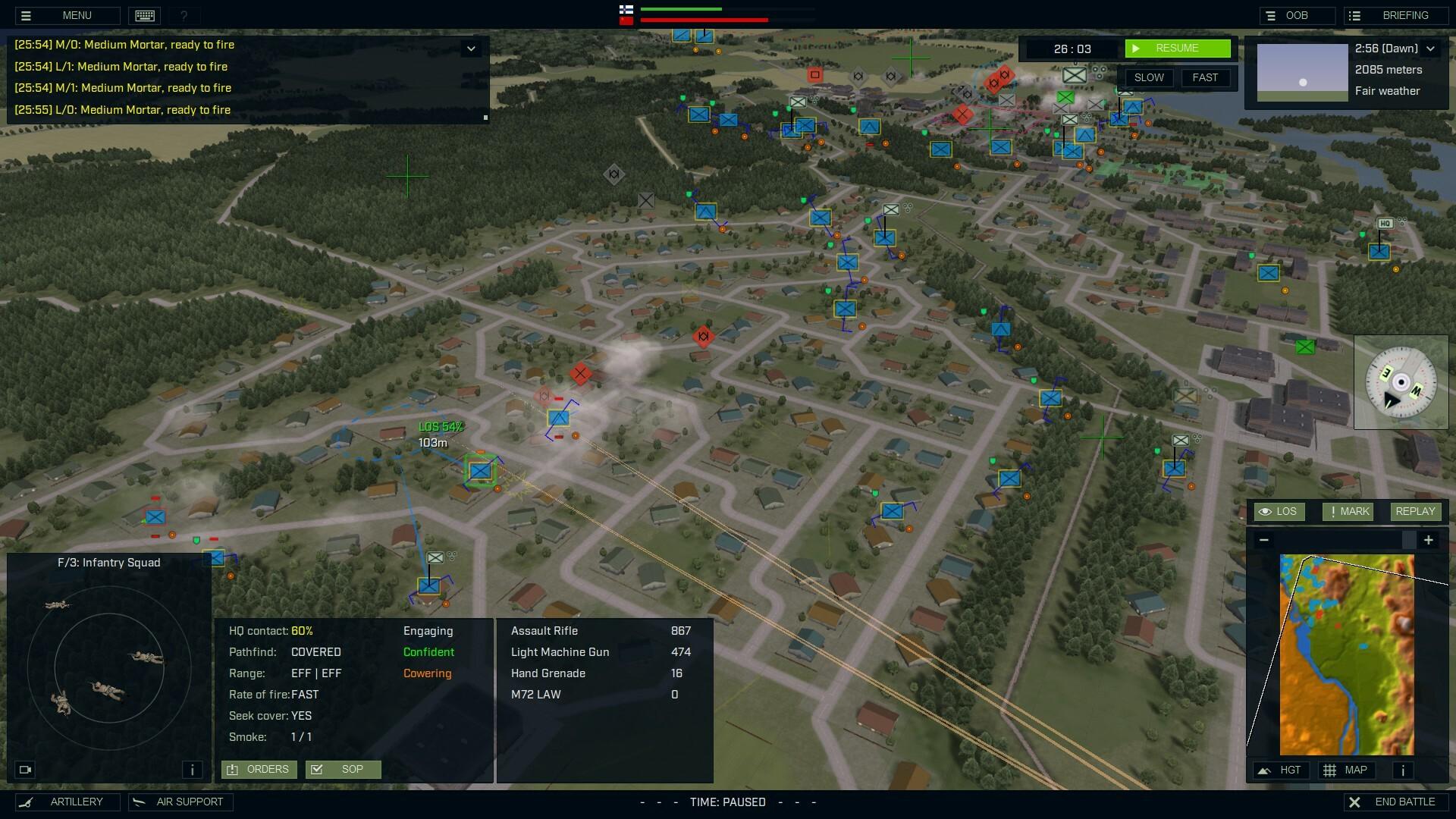Open the keyboard shortcuts reference
Viewport: 1456px width, 819px height.
(x=144, y=15)
